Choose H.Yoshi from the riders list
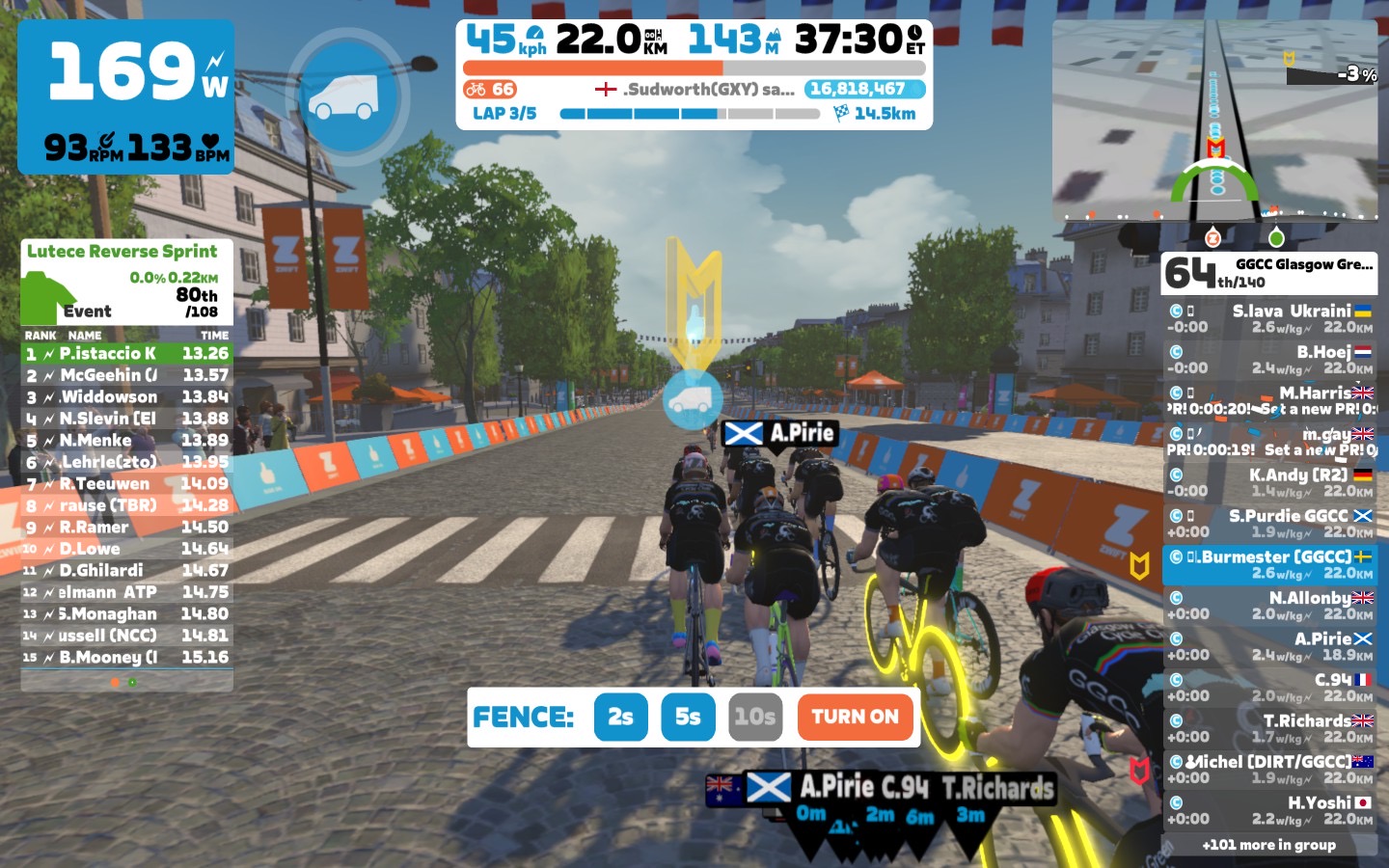 tap(1269, 810)
